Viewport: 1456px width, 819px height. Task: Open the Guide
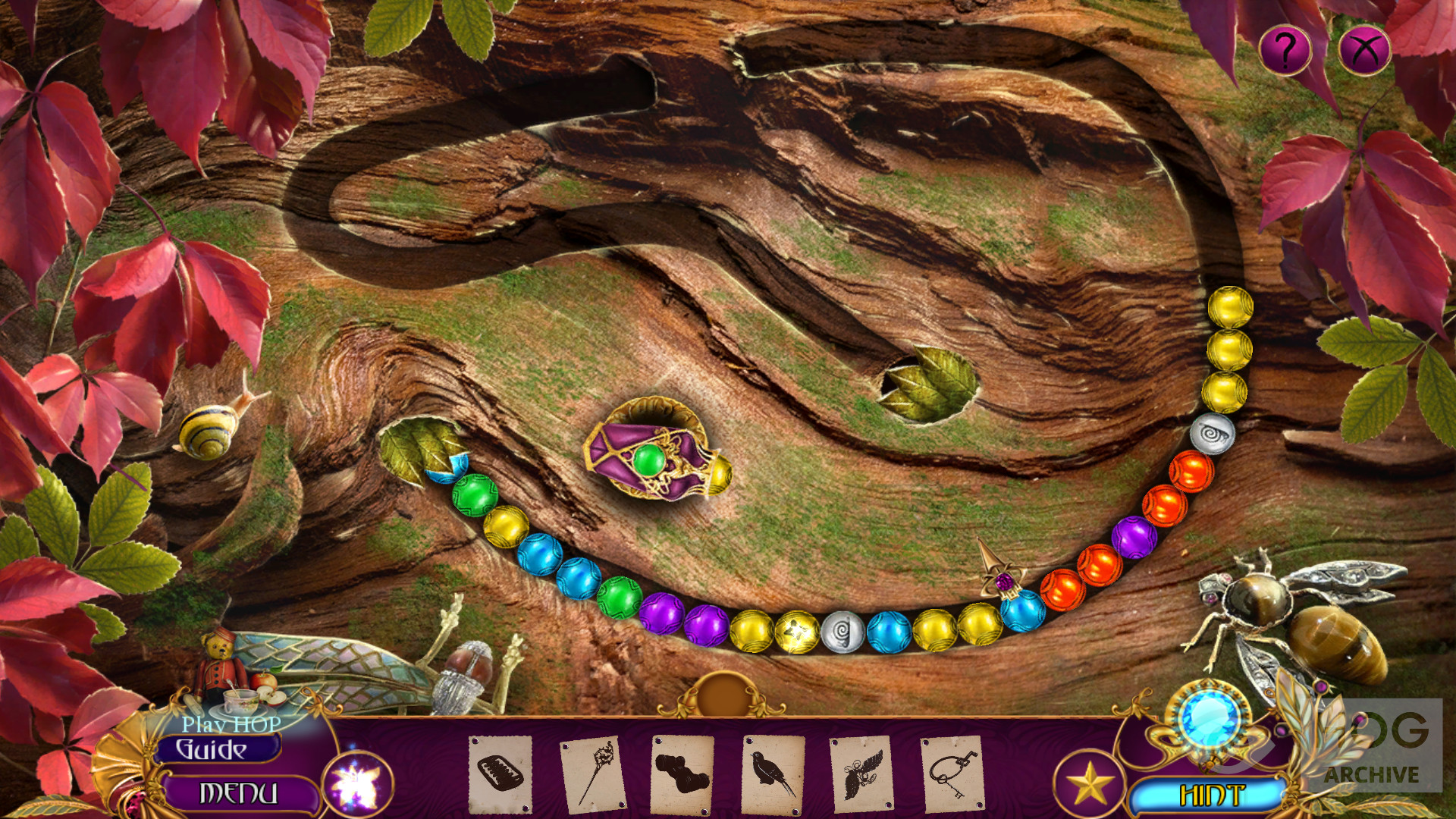(x=212, y=750)
